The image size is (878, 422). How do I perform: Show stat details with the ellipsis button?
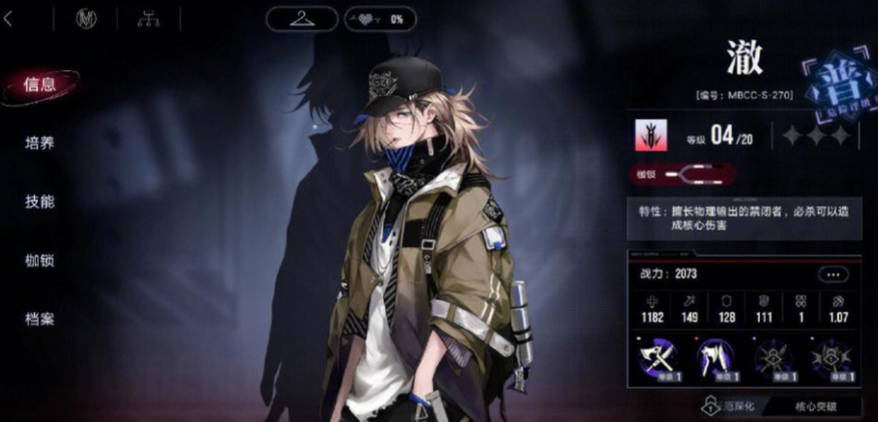coord(832,274)
